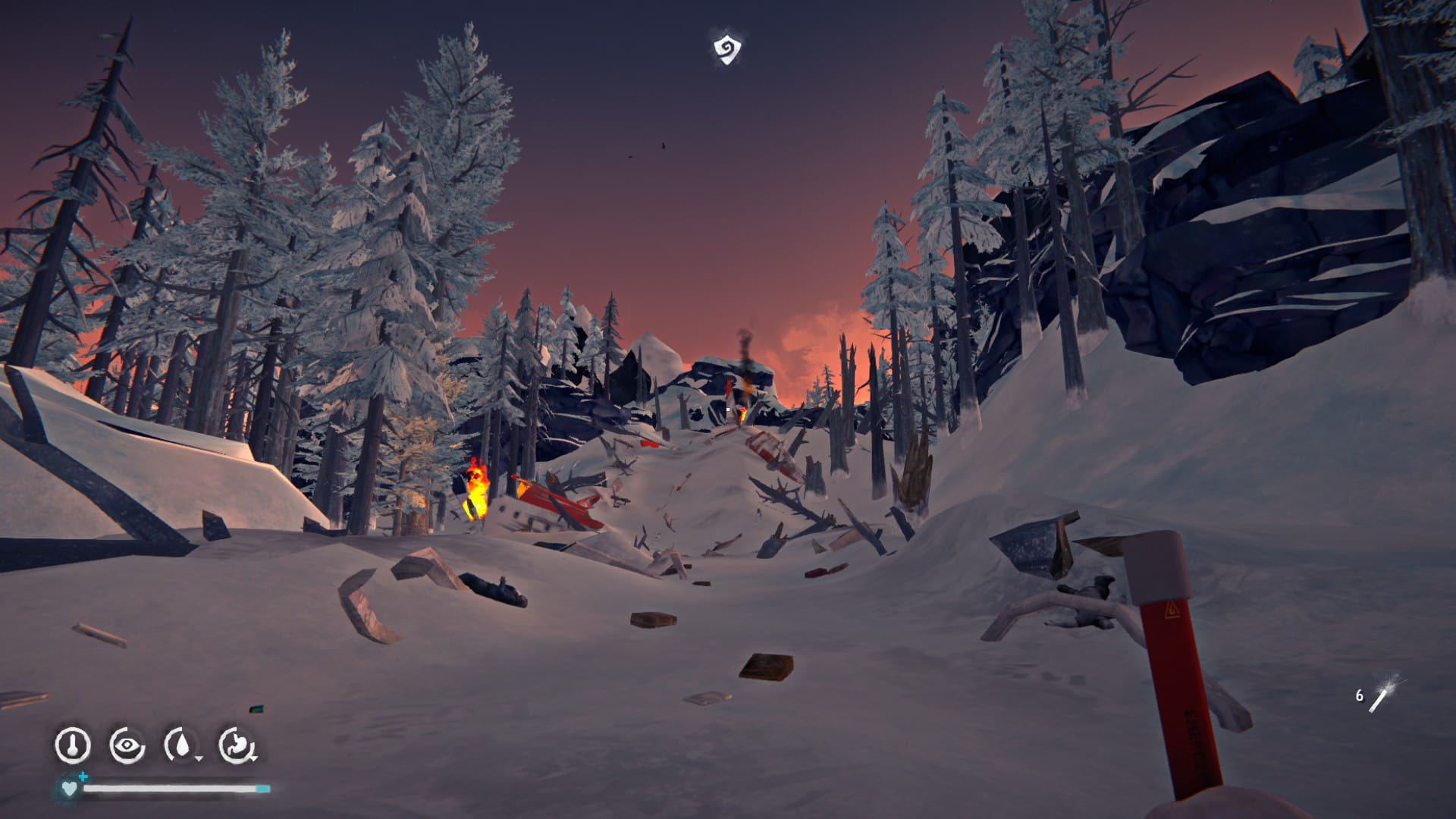The height and width of the screenshot is (819, 1456).
Task: Select the eye fatigue status icon
Action: tap(127, 745)
